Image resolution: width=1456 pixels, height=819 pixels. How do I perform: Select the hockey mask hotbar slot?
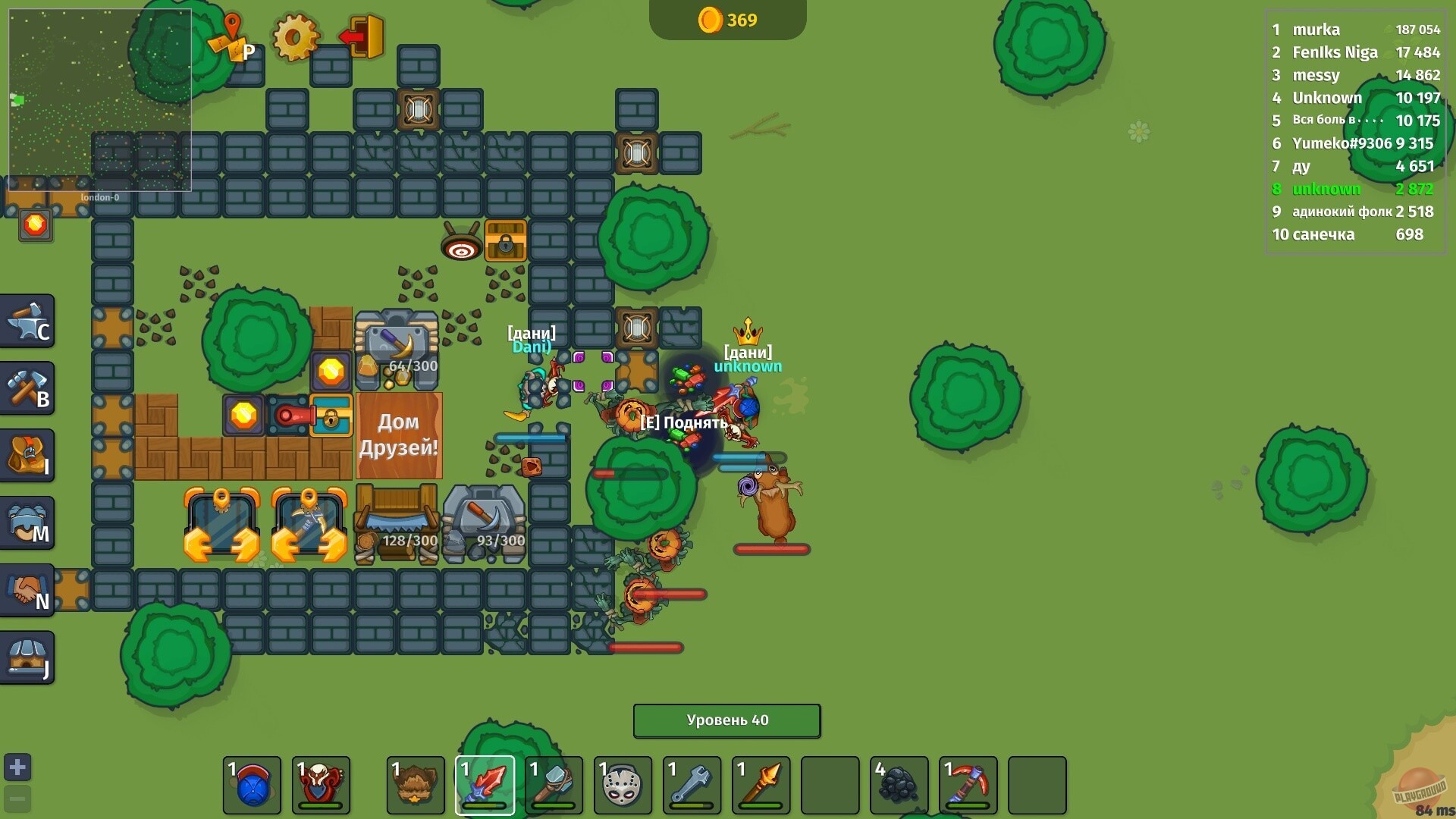(x=623, y=785)
